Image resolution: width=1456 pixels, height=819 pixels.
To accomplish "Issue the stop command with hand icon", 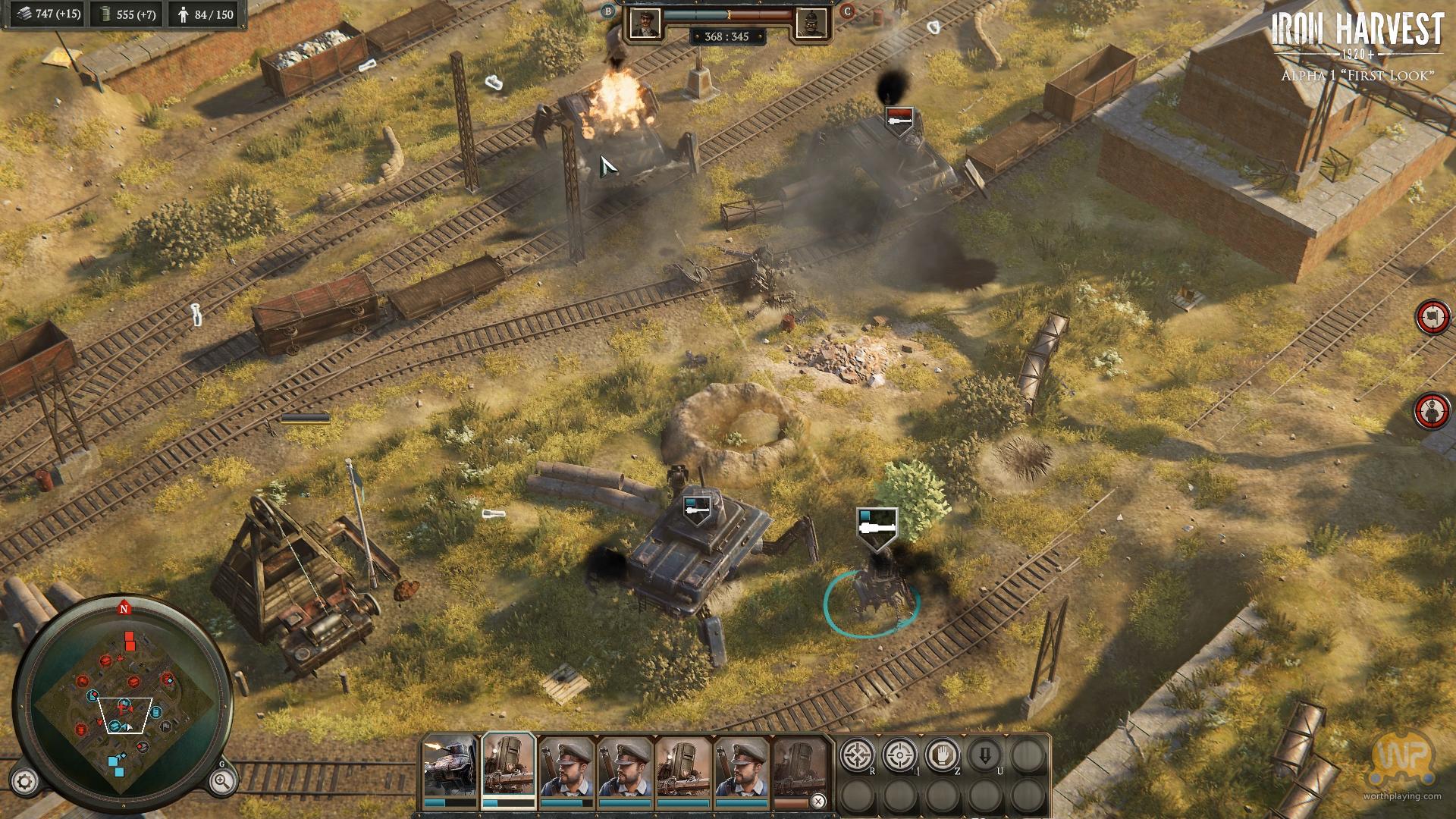I will pos(943,755).
